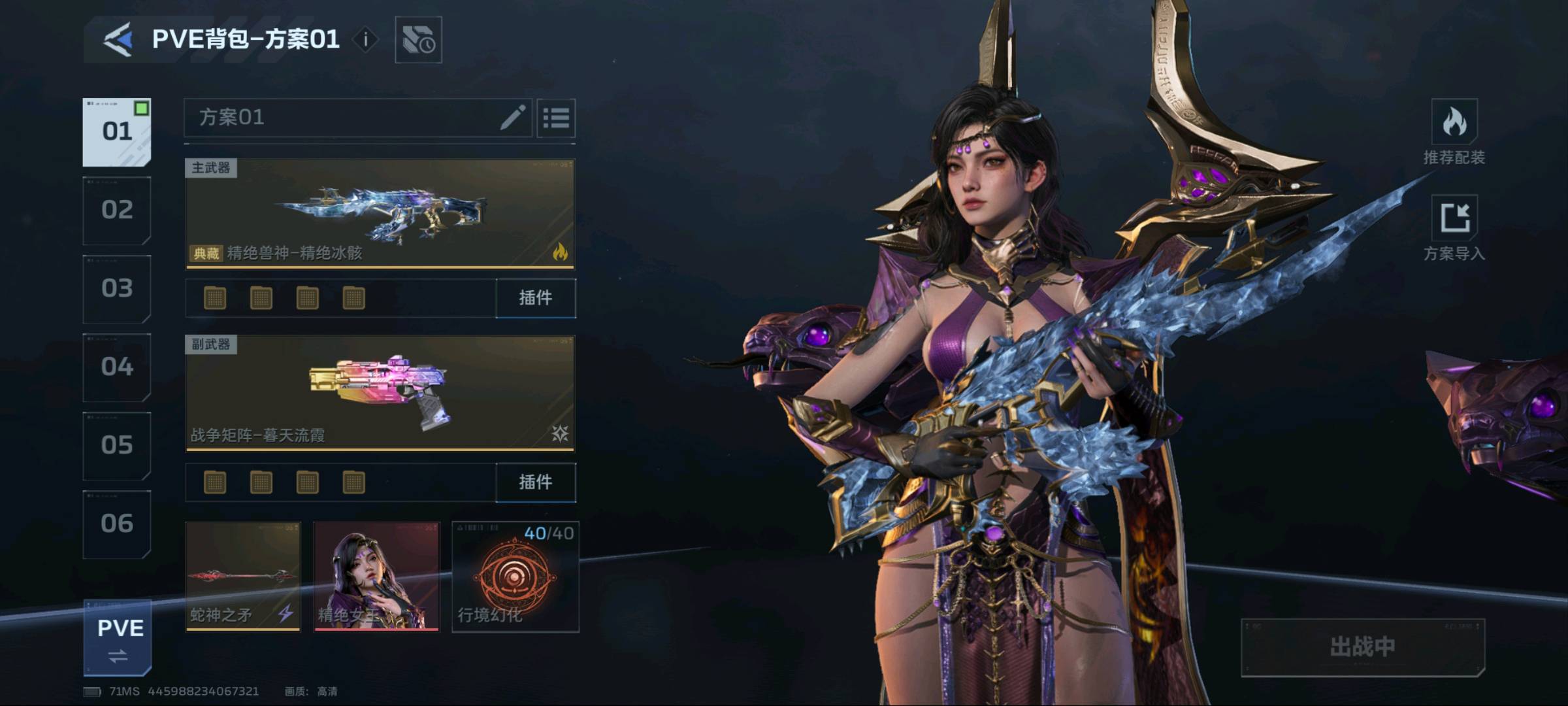
Task: Click the 出战中 deploy status button
Action: [1363, 647]
